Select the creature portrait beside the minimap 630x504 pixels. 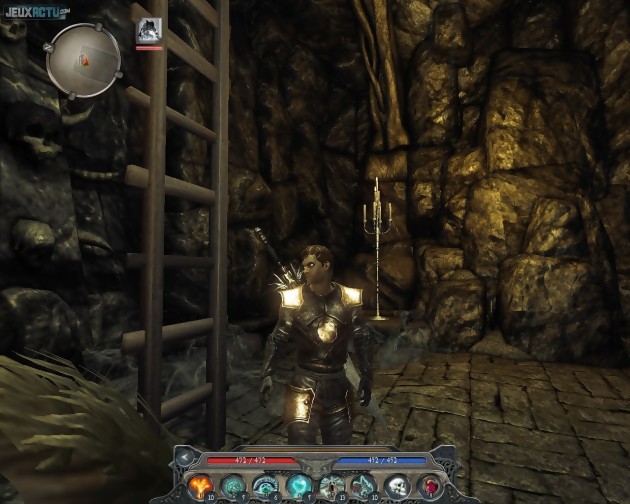pos(149,31)
